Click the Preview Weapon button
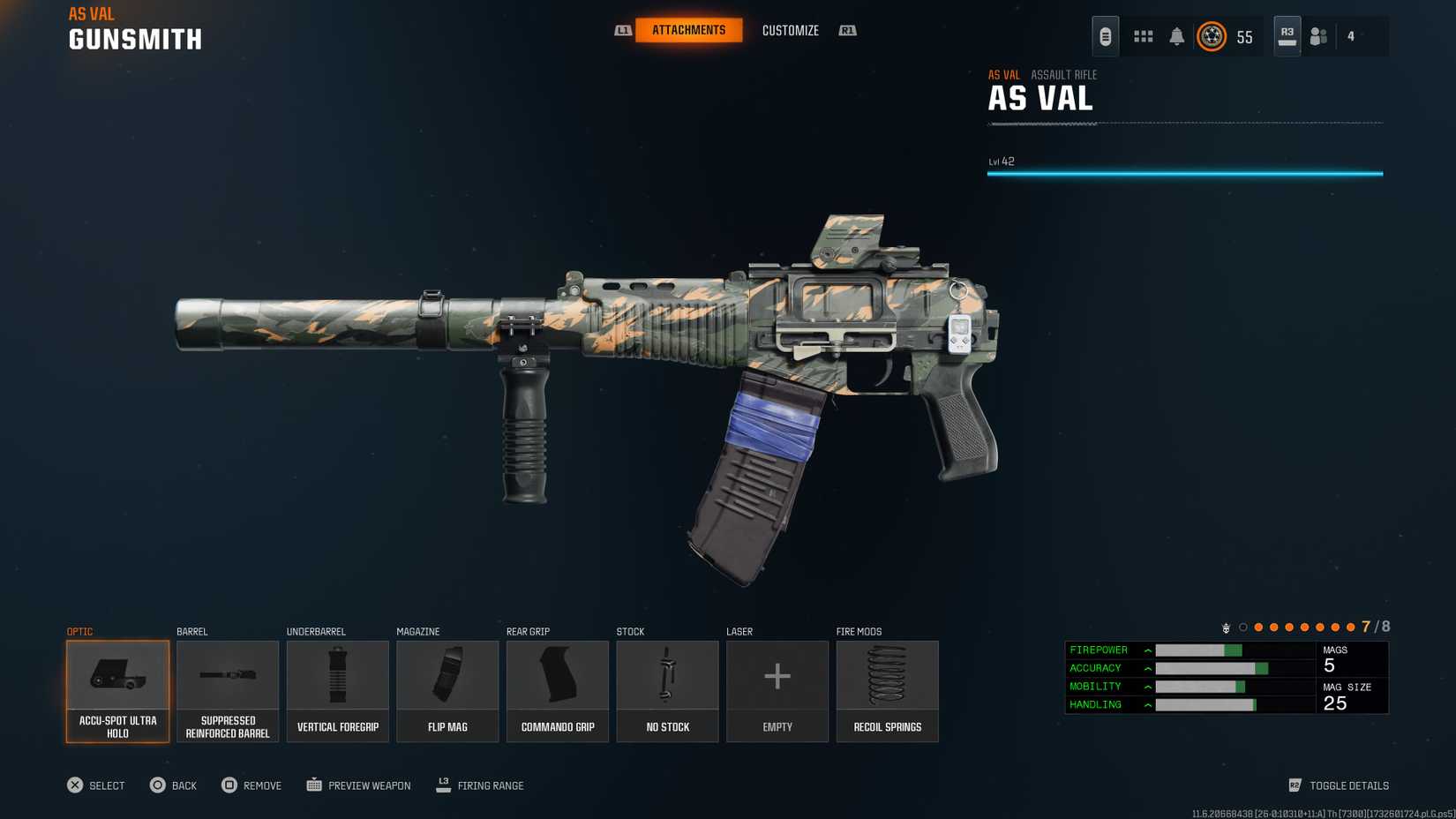This screenshot has height=819, width=1456. [x=357, y=785]
